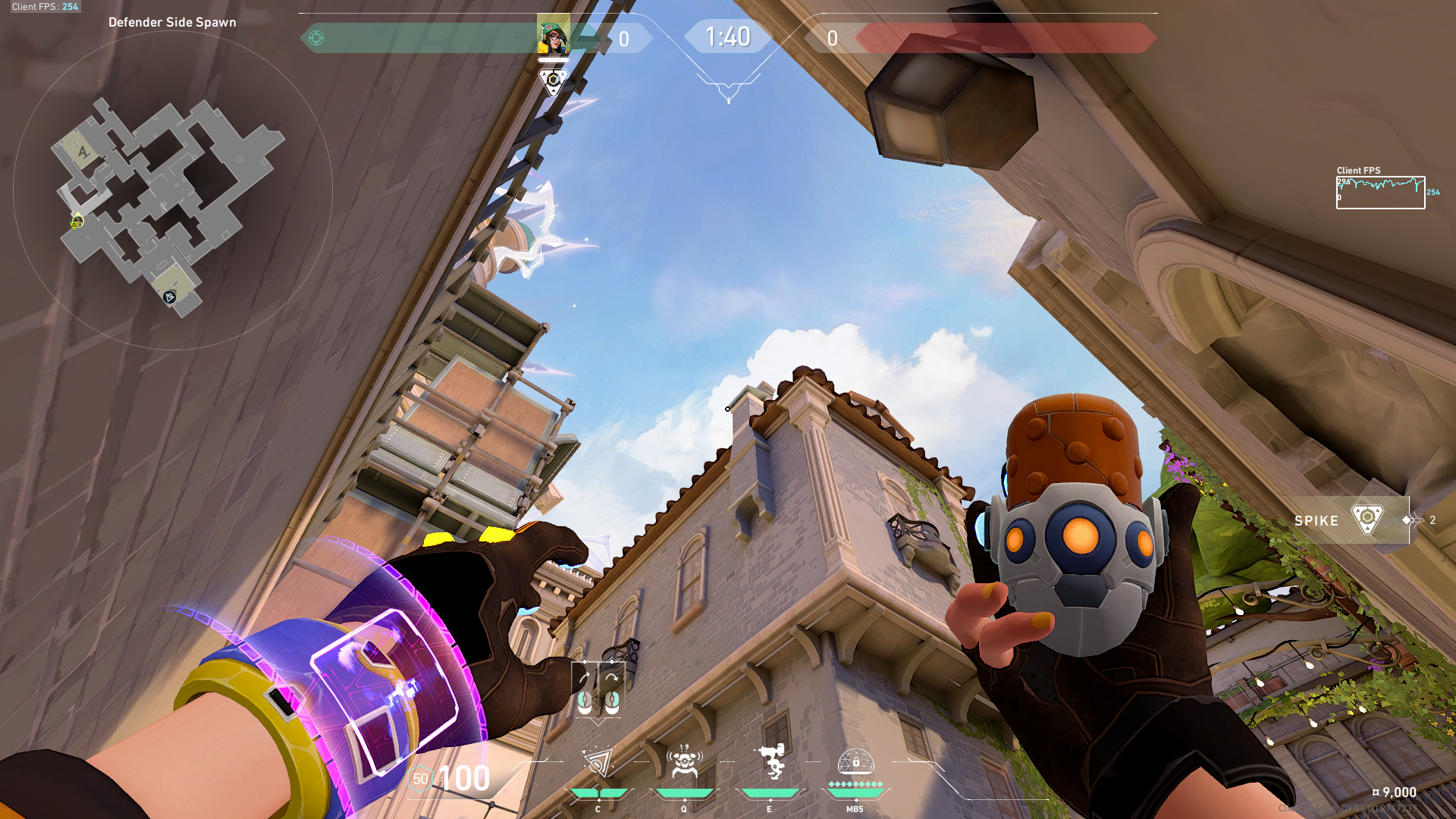Select the ally team score banner showing 0
1456x819 pixels.
tap(626, 39)
